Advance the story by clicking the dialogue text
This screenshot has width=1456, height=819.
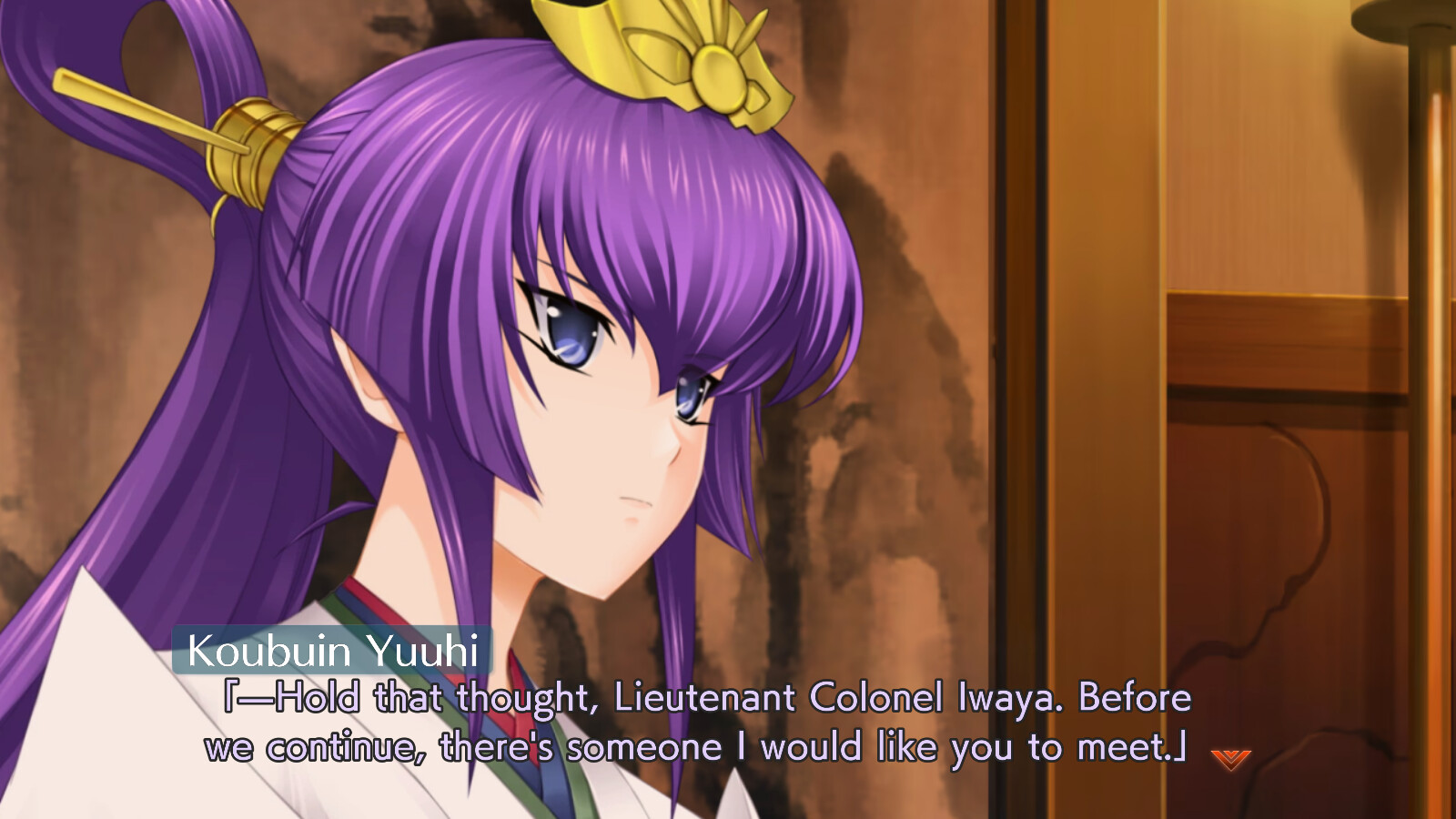[x=701, y=723]
